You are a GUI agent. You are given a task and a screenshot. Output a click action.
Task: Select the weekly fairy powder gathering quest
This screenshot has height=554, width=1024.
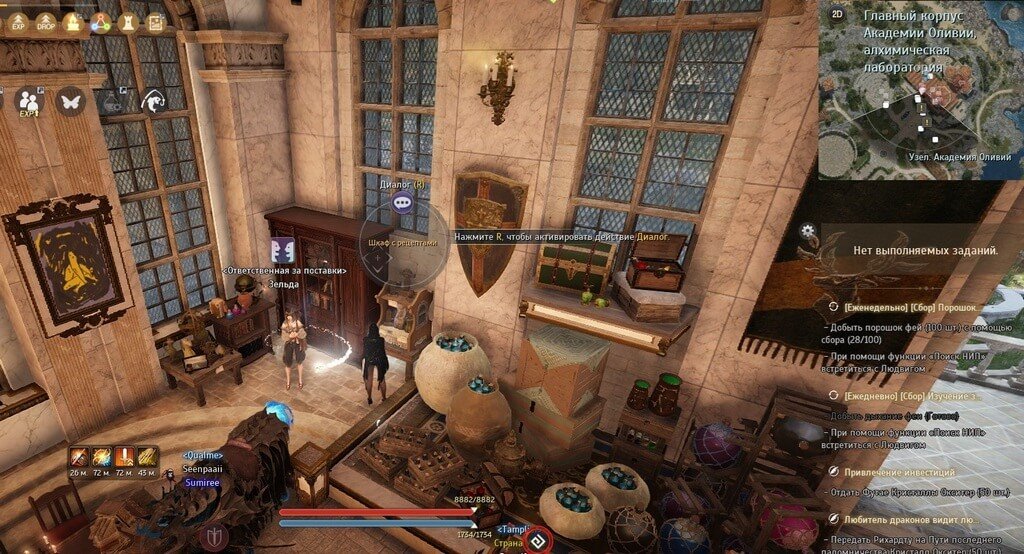tap(908, 307)
